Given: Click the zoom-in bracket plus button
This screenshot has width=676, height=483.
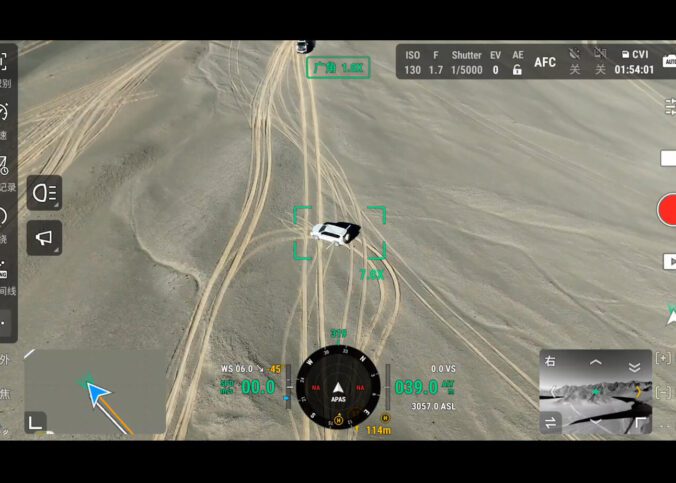Looking at the screenshot, I should click(x=663, y=358).
